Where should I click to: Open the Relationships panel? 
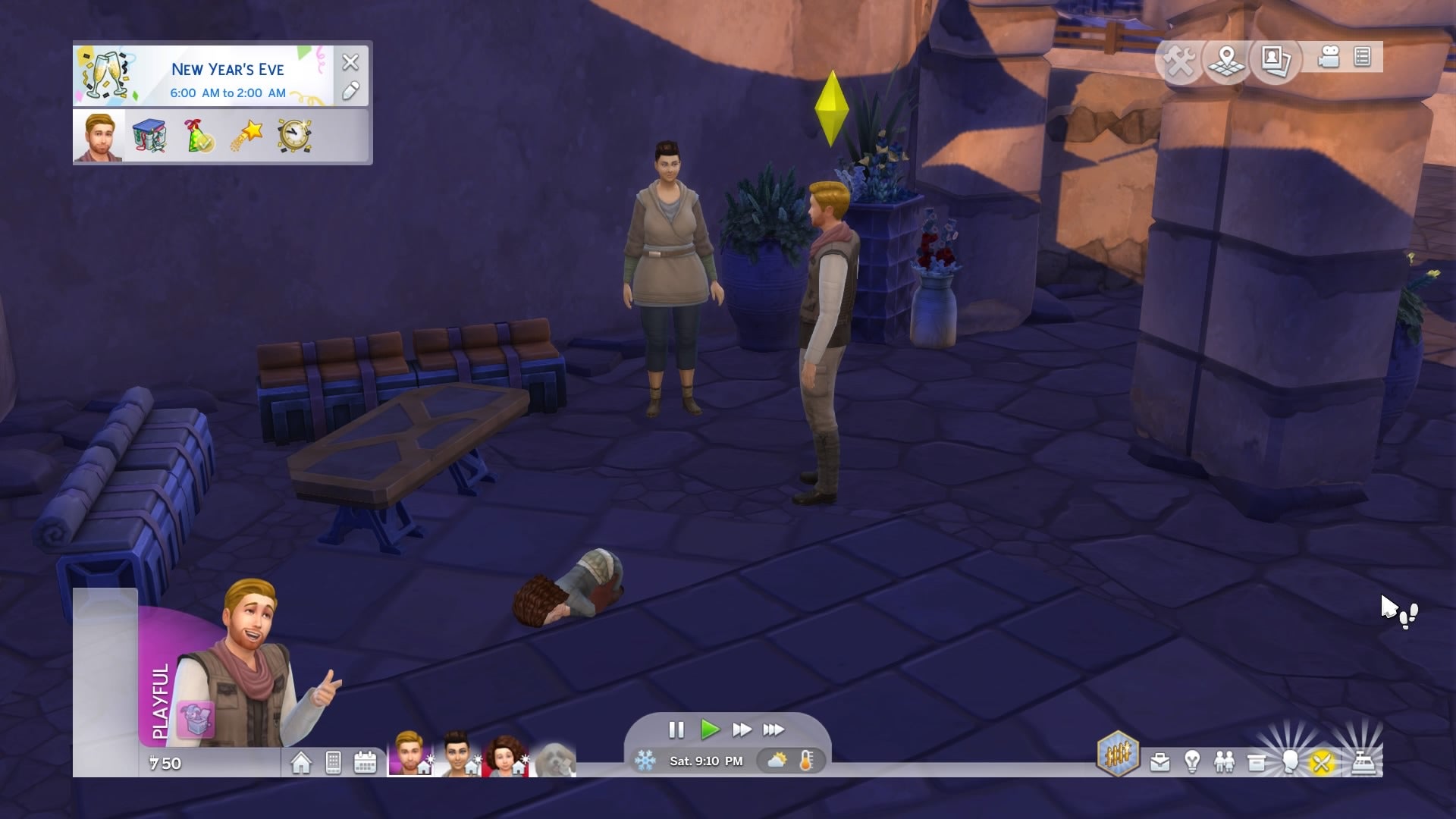click(x=1224, y=762)
